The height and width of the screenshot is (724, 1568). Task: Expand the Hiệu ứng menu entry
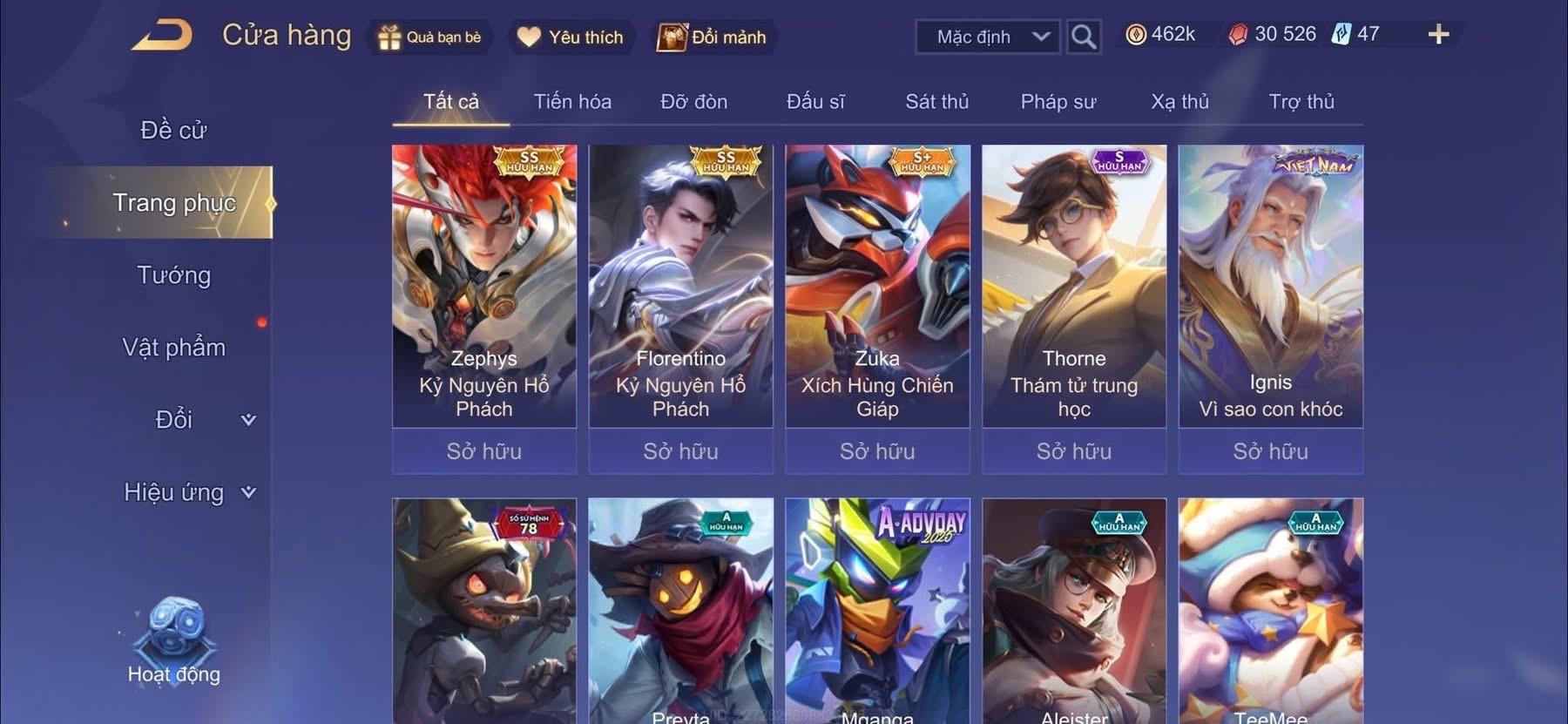coord(188,492)
